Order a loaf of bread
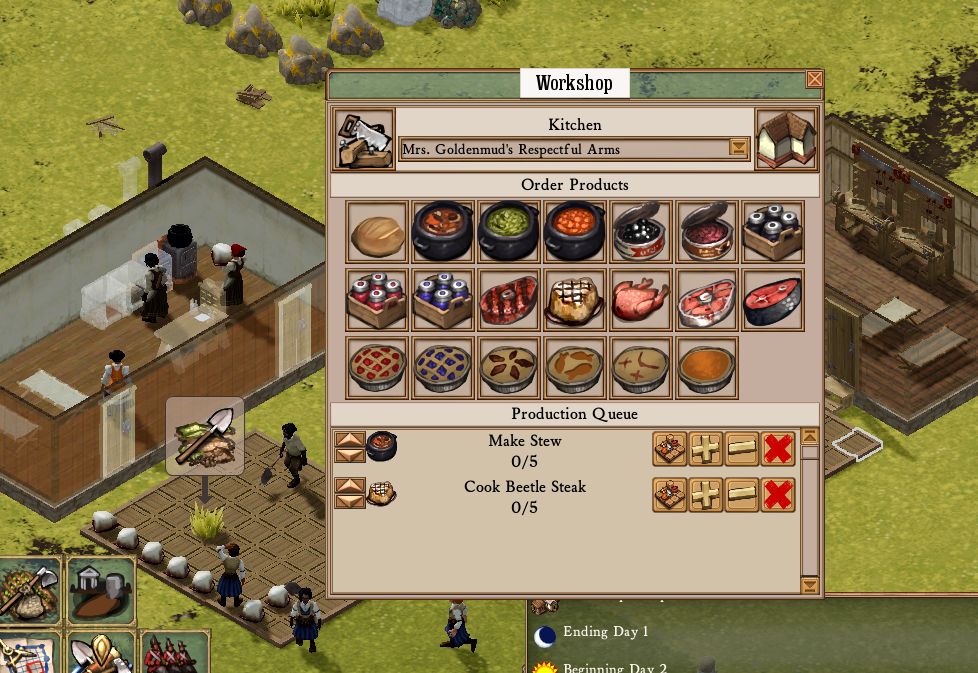This screenshot has width=978, height=673. pyautogui.click(x=377, y=233)
